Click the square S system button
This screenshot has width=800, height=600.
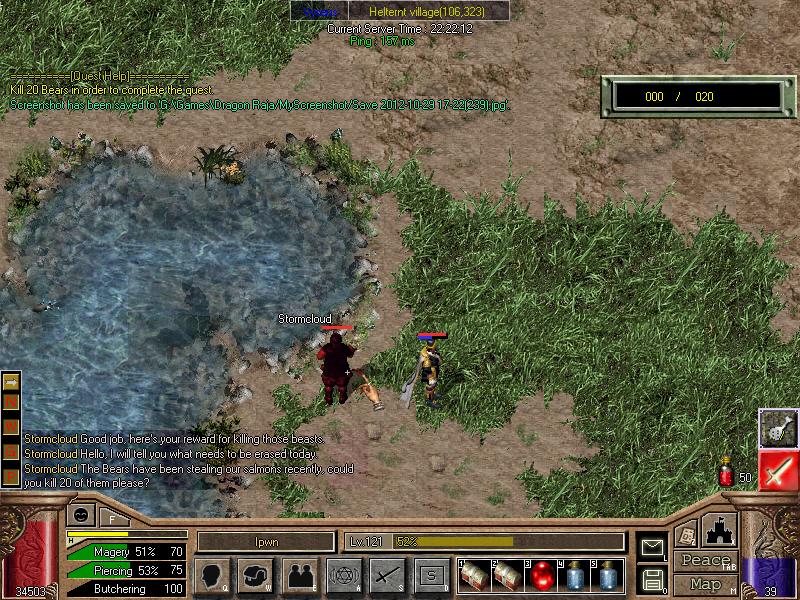431,576
